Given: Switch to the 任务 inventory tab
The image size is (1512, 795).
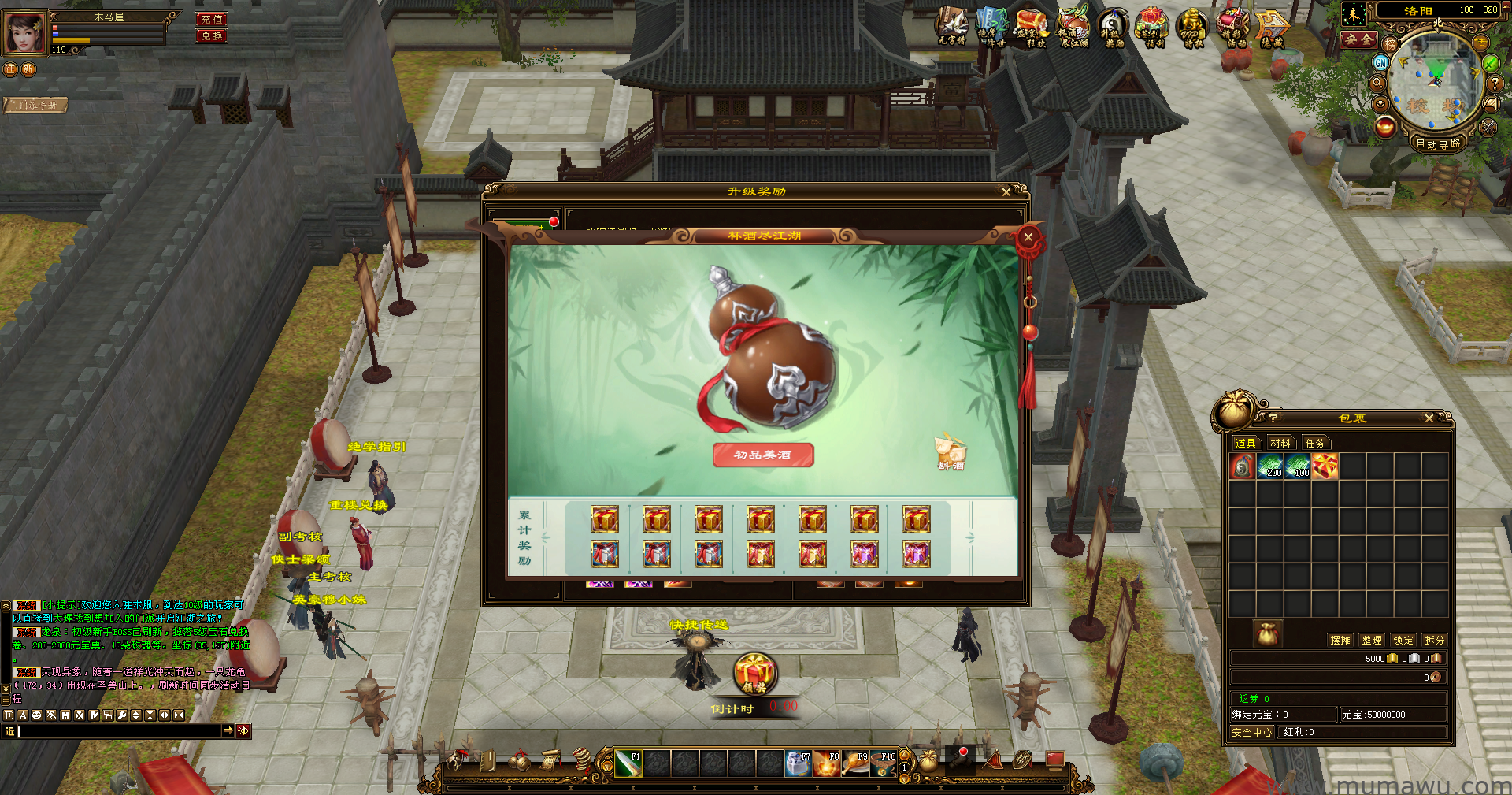Looking at the screenshot, I should coord(1315,443).
